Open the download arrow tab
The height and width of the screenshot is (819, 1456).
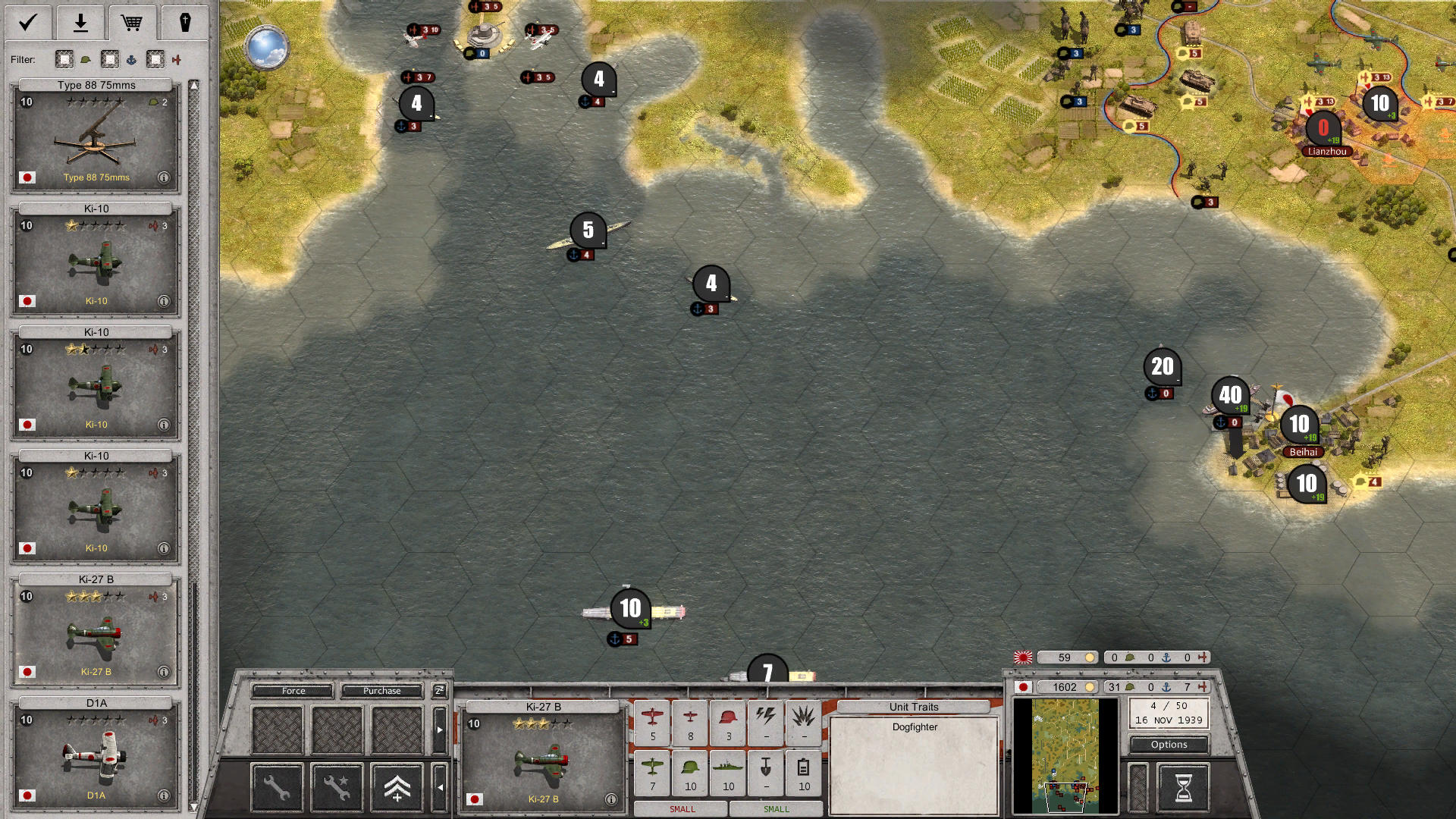(x=80, y=23)
